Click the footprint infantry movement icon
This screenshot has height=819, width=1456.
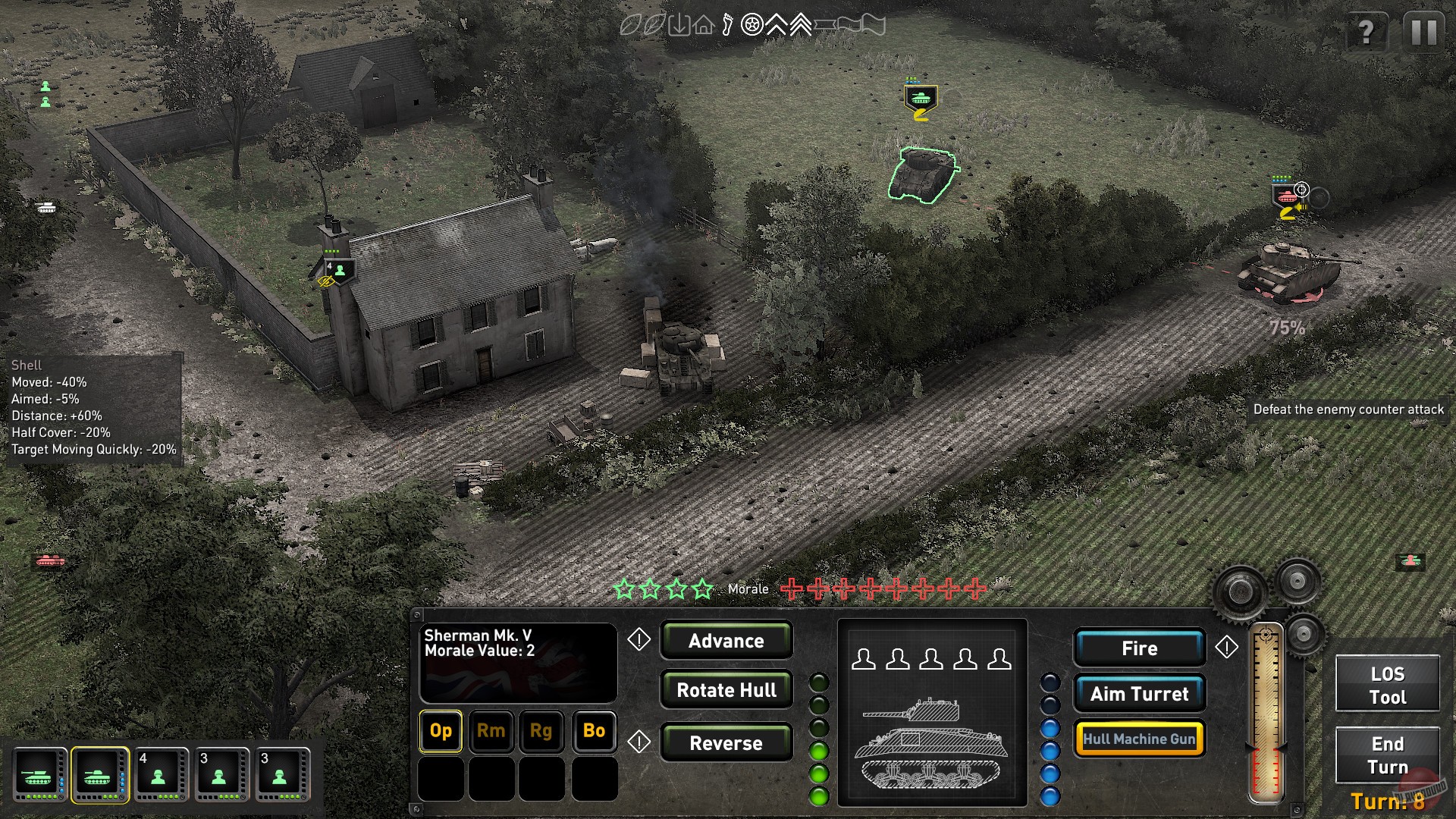[x=727, y=25]
